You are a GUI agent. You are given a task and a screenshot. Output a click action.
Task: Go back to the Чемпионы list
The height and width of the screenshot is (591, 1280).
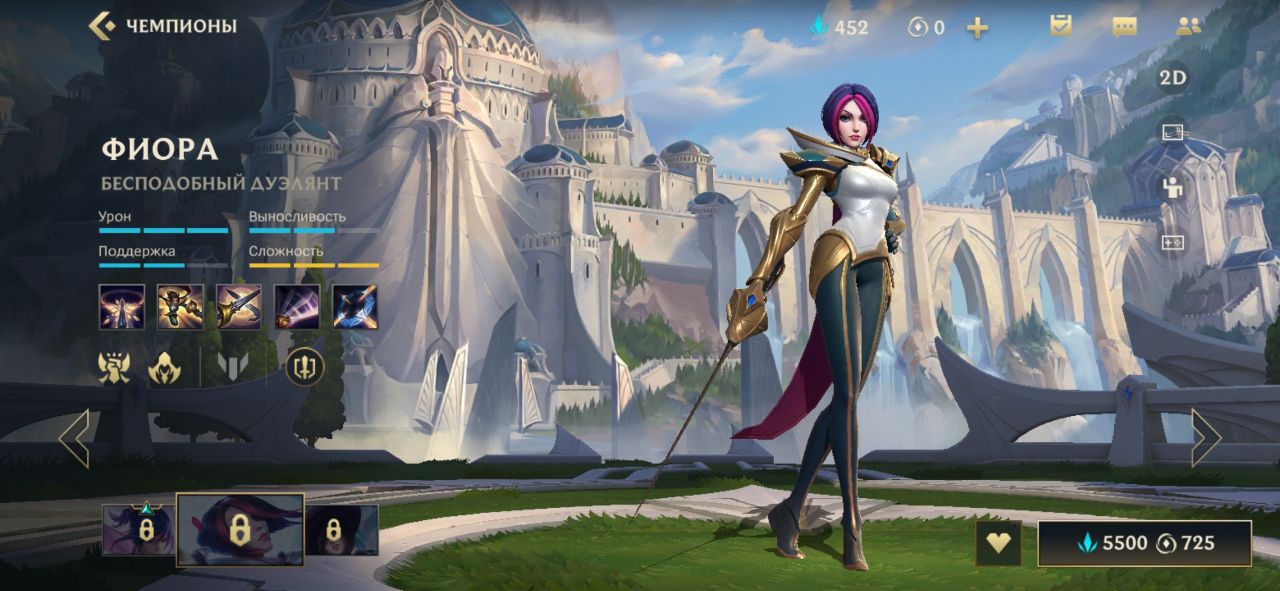pyautogui.click(x=162, y=26)
